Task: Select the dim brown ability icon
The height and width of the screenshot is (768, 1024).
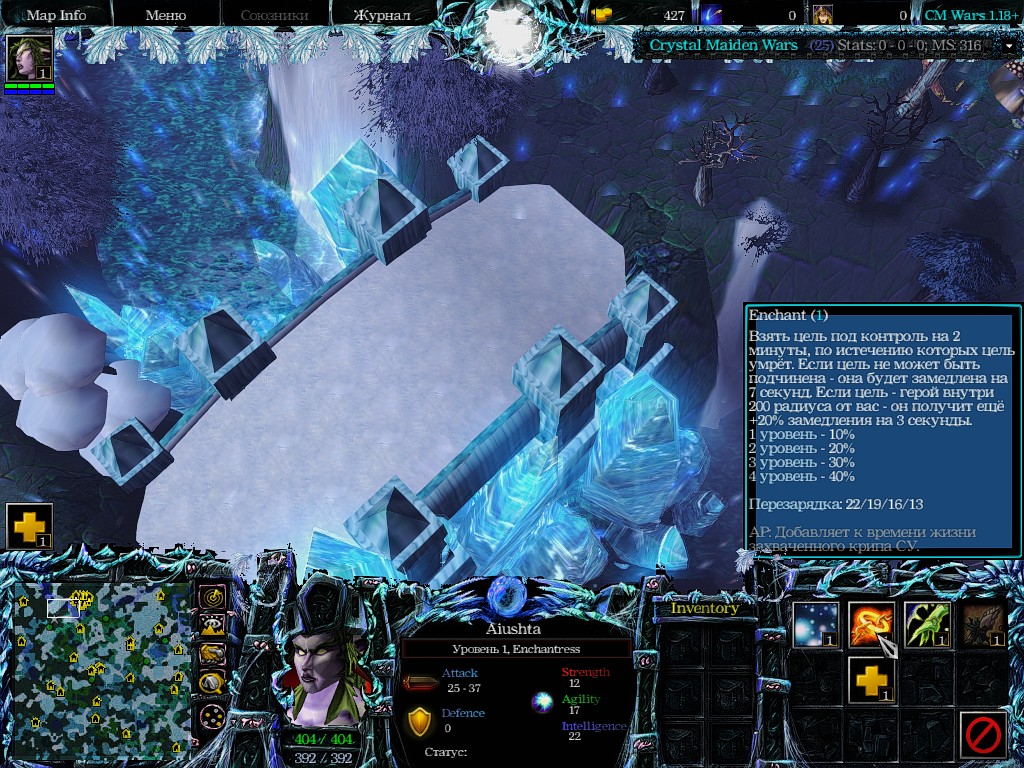Action: point(983,625)
